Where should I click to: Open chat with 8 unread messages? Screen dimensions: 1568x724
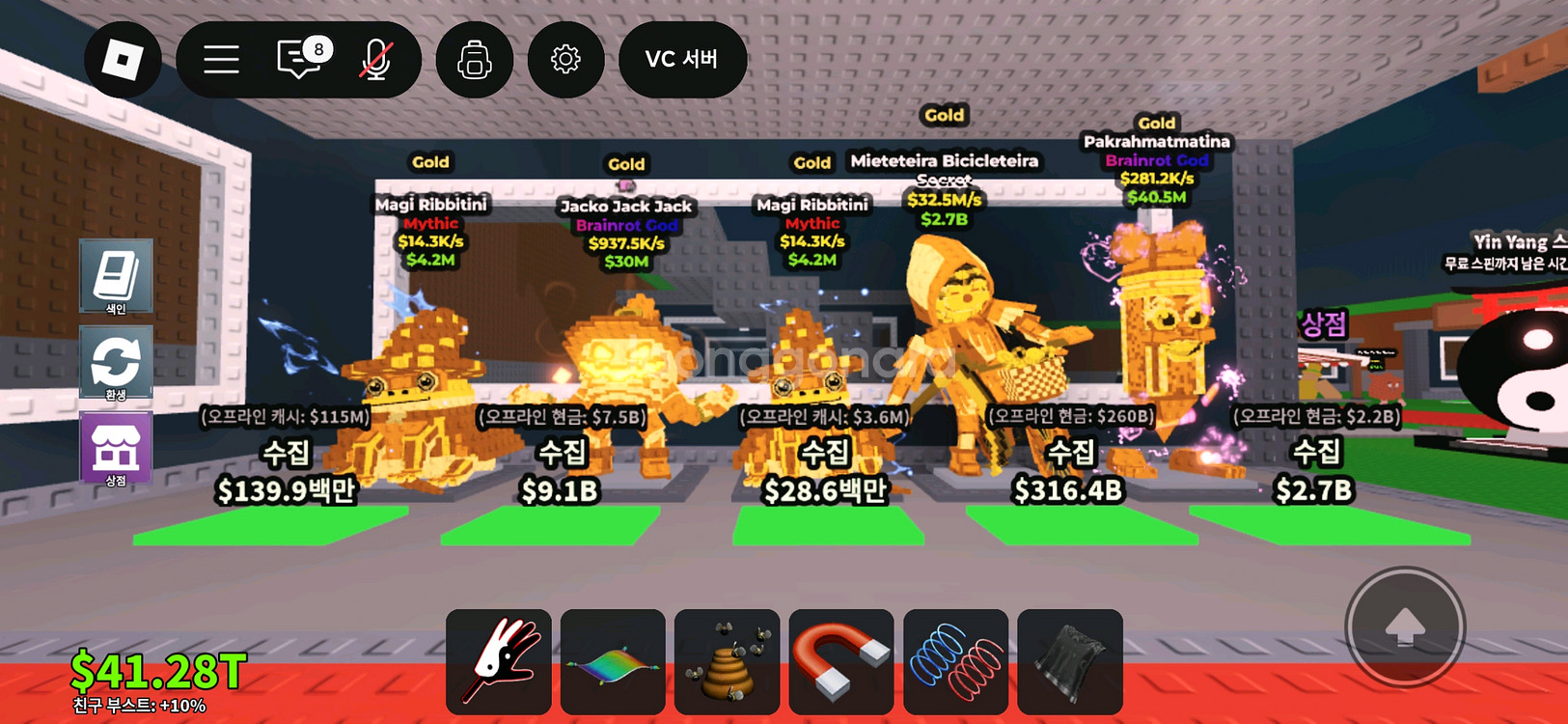tap(301, 60)
